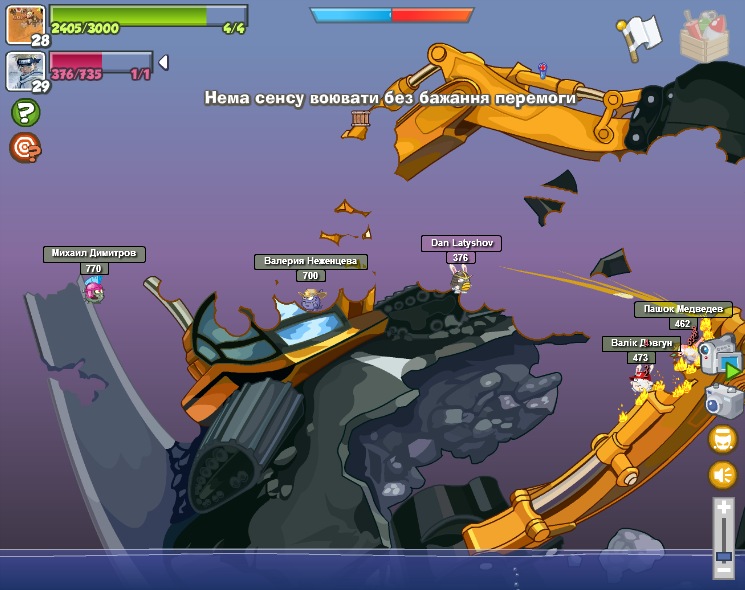This screenshot has height=590, width=745.
Task: Select the level 29 player avatar
Action: [x=25, y=70]
